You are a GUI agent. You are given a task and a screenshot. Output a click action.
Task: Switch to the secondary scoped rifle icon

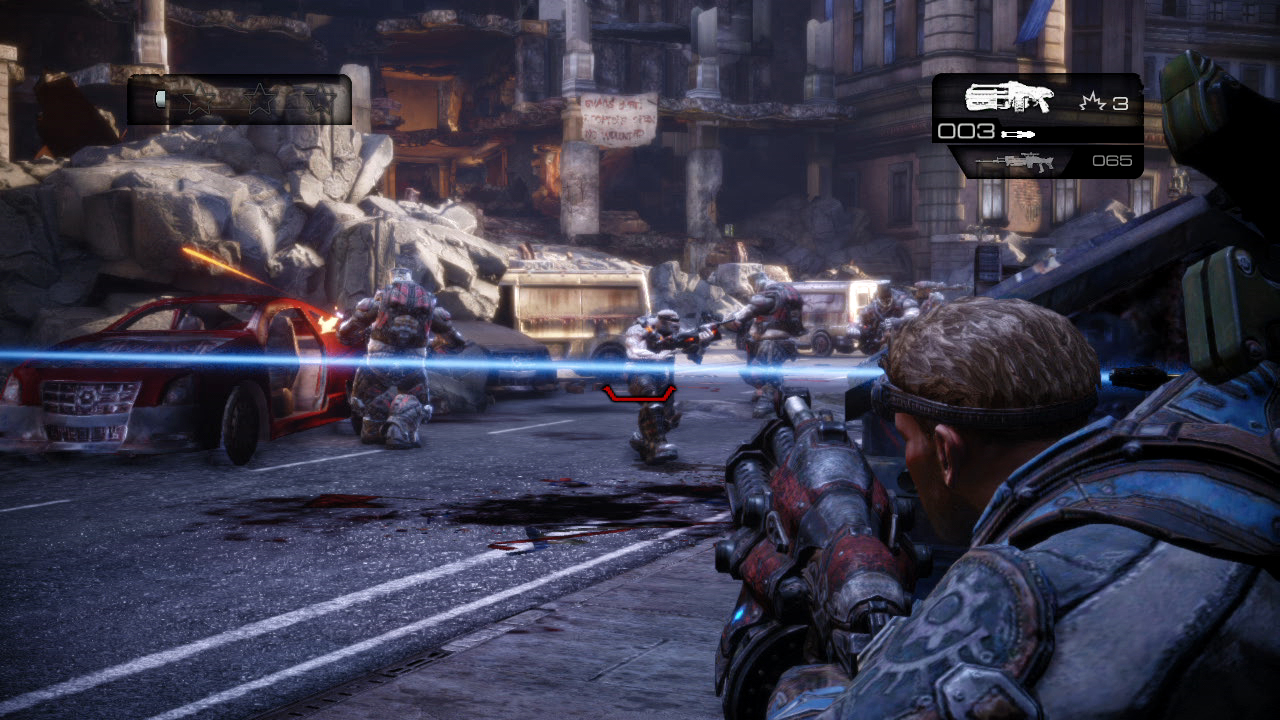tap(1015, 162)
